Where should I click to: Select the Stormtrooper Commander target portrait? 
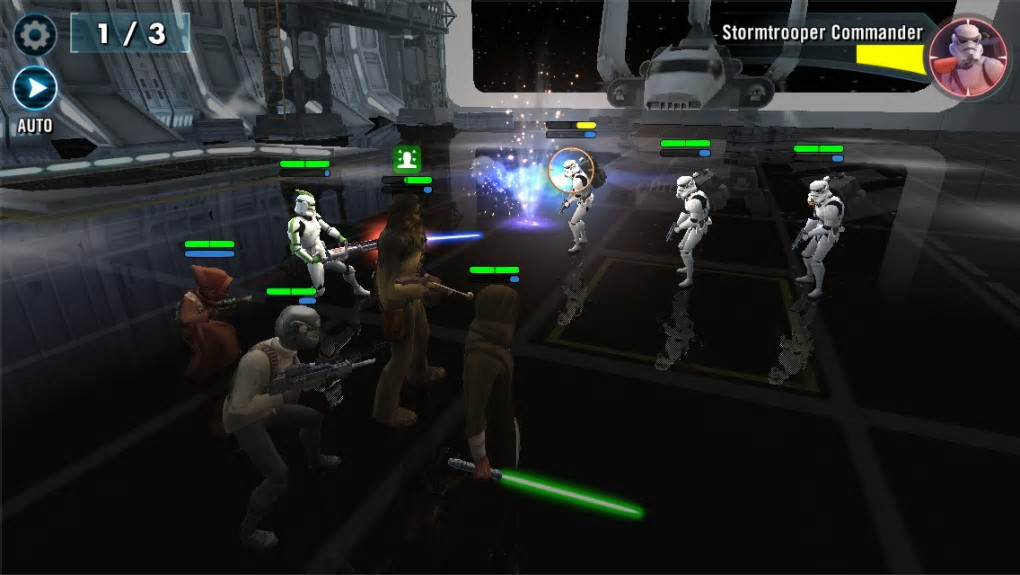(x=967, y=56)
